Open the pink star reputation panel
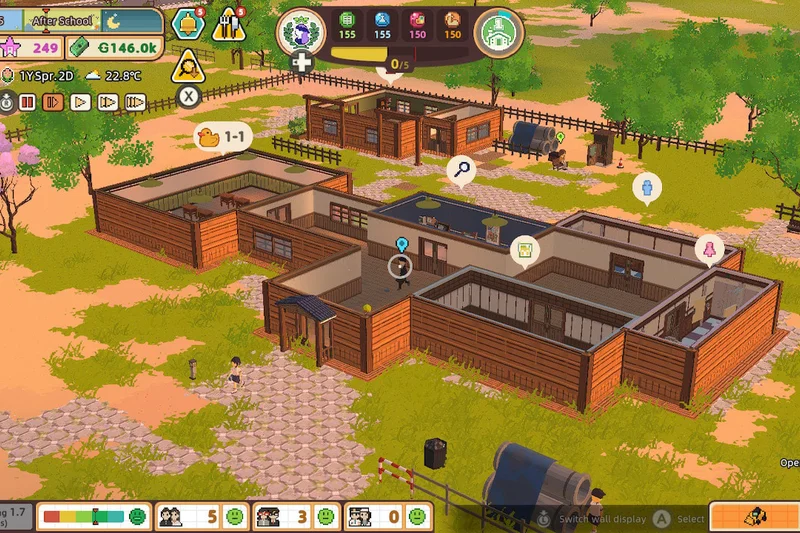The width and height of the screenshot is (800, 533). pyautogui.click(x=34, y=47)
